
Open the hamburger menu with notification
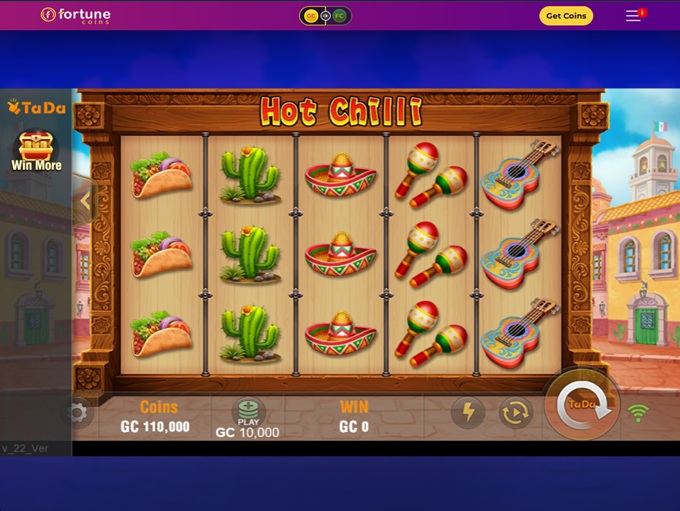[634, 16]
